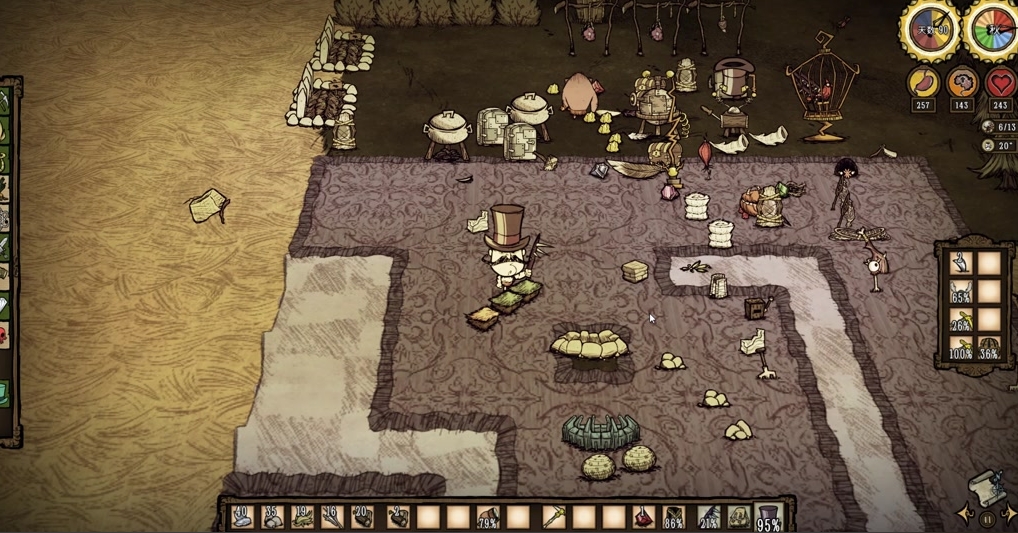The height and width of the screenshot is (533, 1018).
Task: Equip the golden tool in the hotbar
Action: [x=552, y=516]
